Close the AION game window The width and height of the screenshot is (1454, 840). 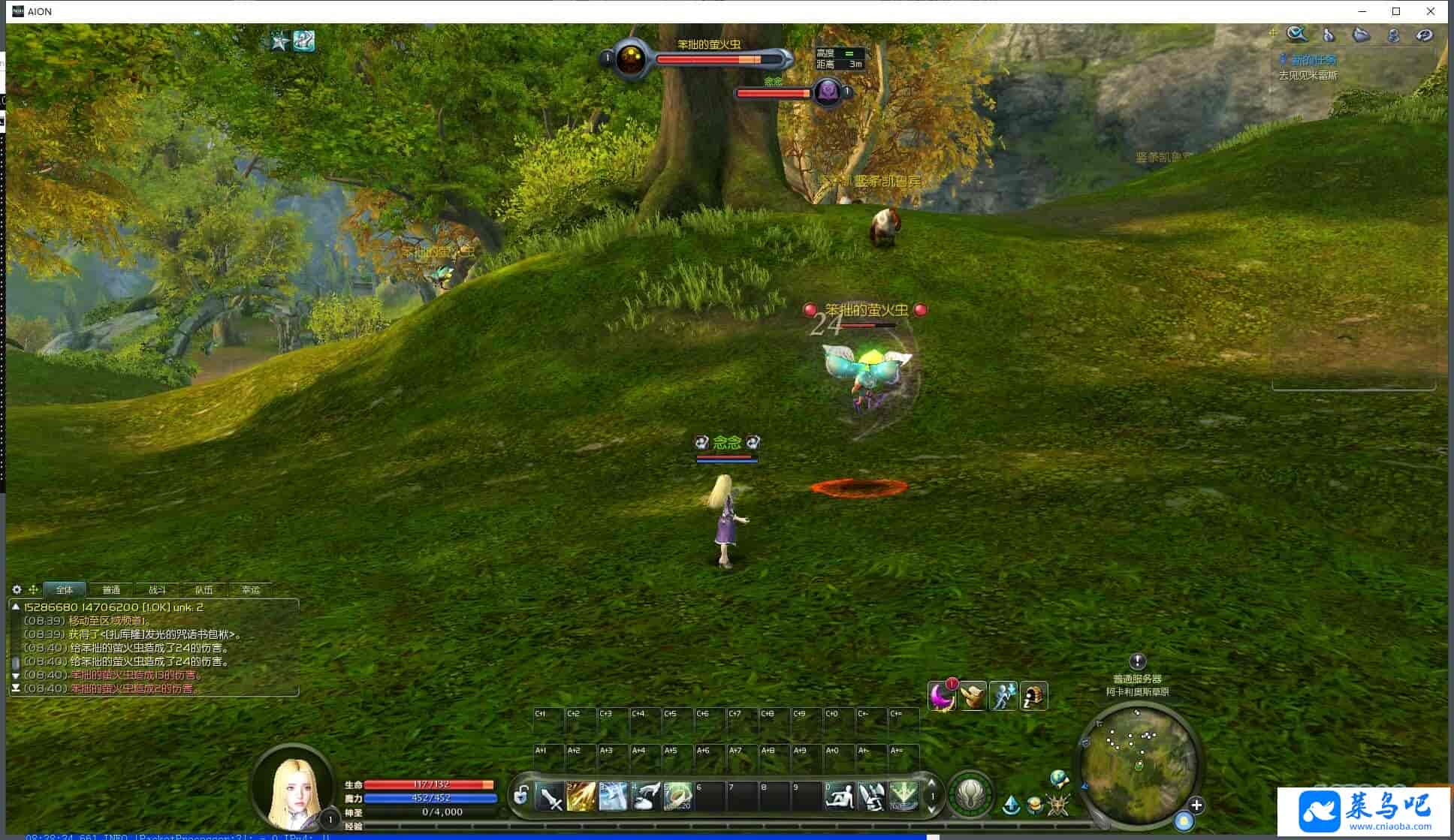tap(1431, 11)
